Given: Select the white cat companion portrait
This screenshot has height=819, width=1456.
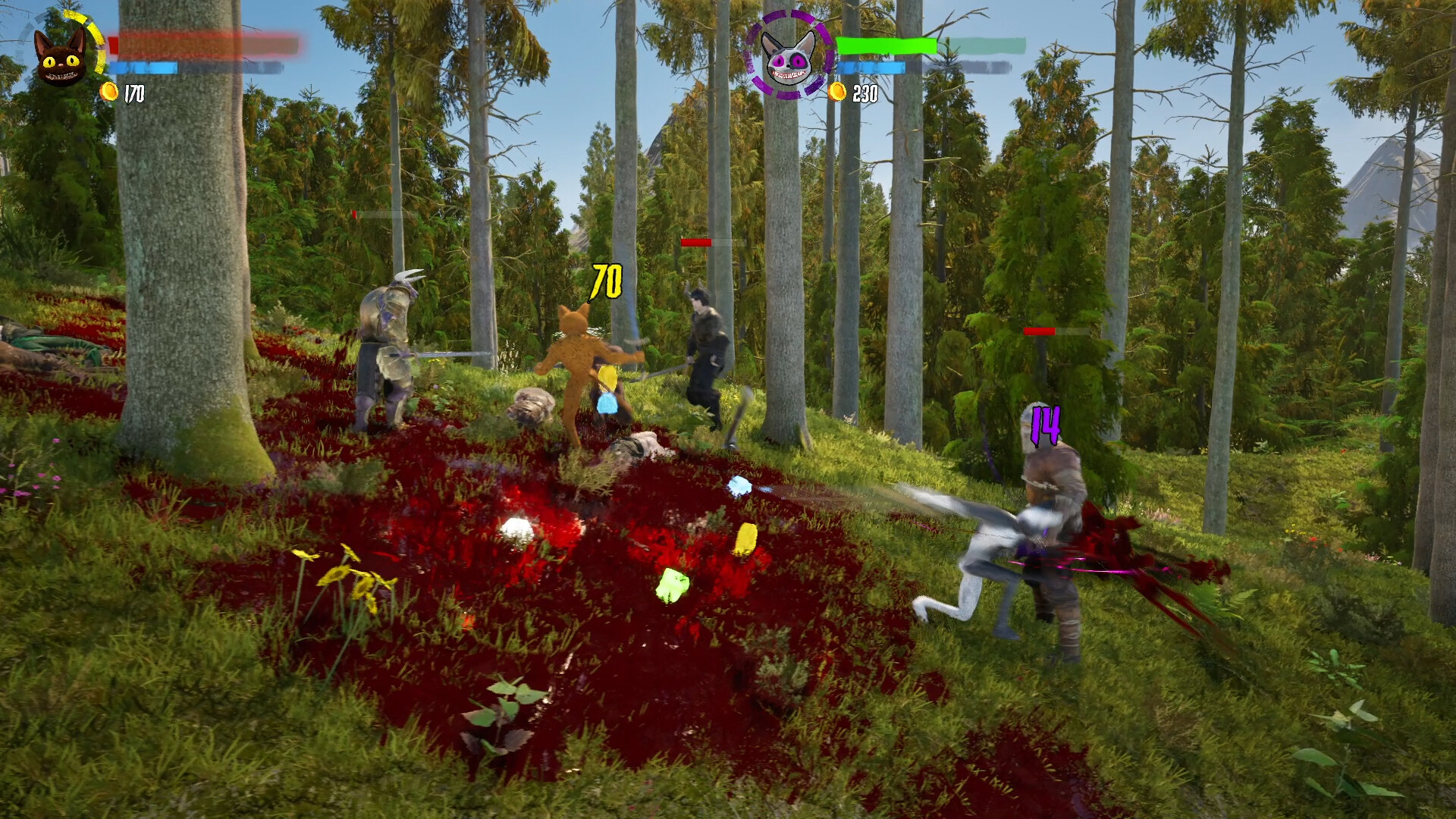Looking at the screenshot, I should point(790,57).
